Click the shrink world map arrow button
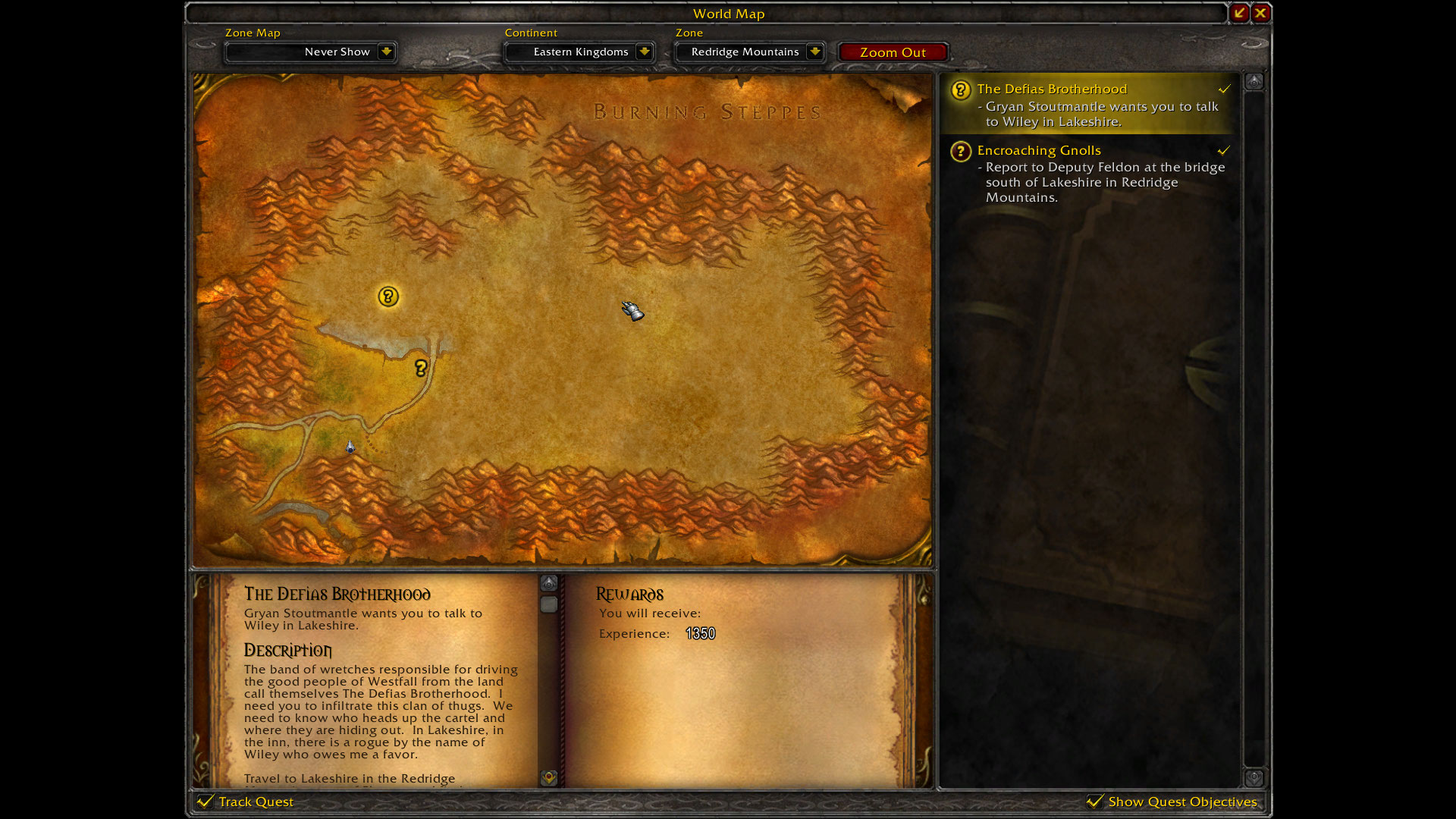 click(x=1238, y=13)
